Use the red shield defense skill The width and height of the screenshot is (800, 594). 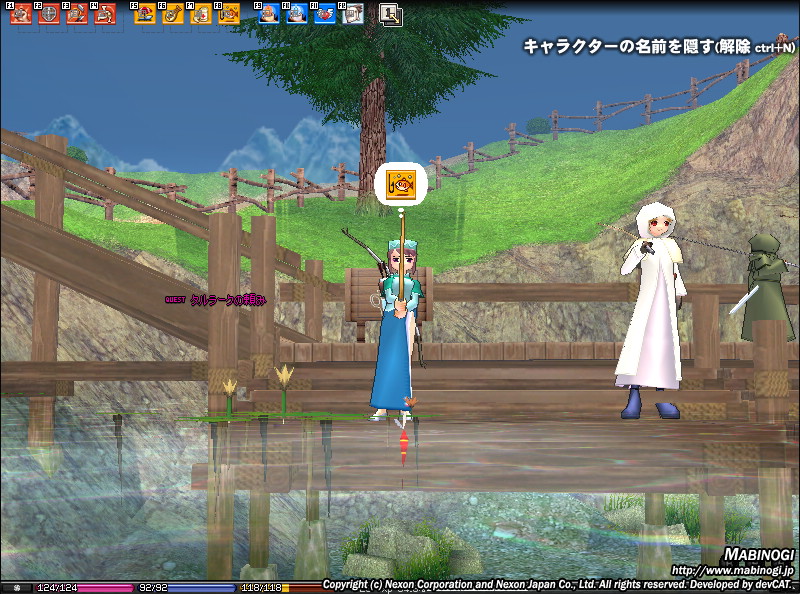click(49, 14)
